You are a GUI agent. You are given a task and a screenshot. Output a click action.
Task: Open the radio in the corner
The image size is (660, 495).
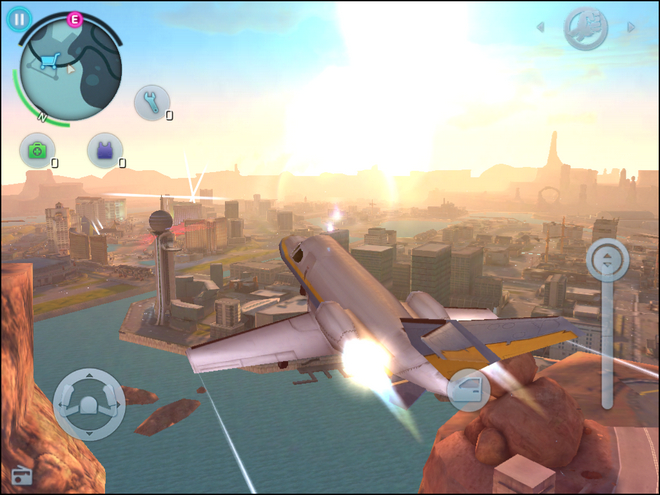tap(21, 475)
